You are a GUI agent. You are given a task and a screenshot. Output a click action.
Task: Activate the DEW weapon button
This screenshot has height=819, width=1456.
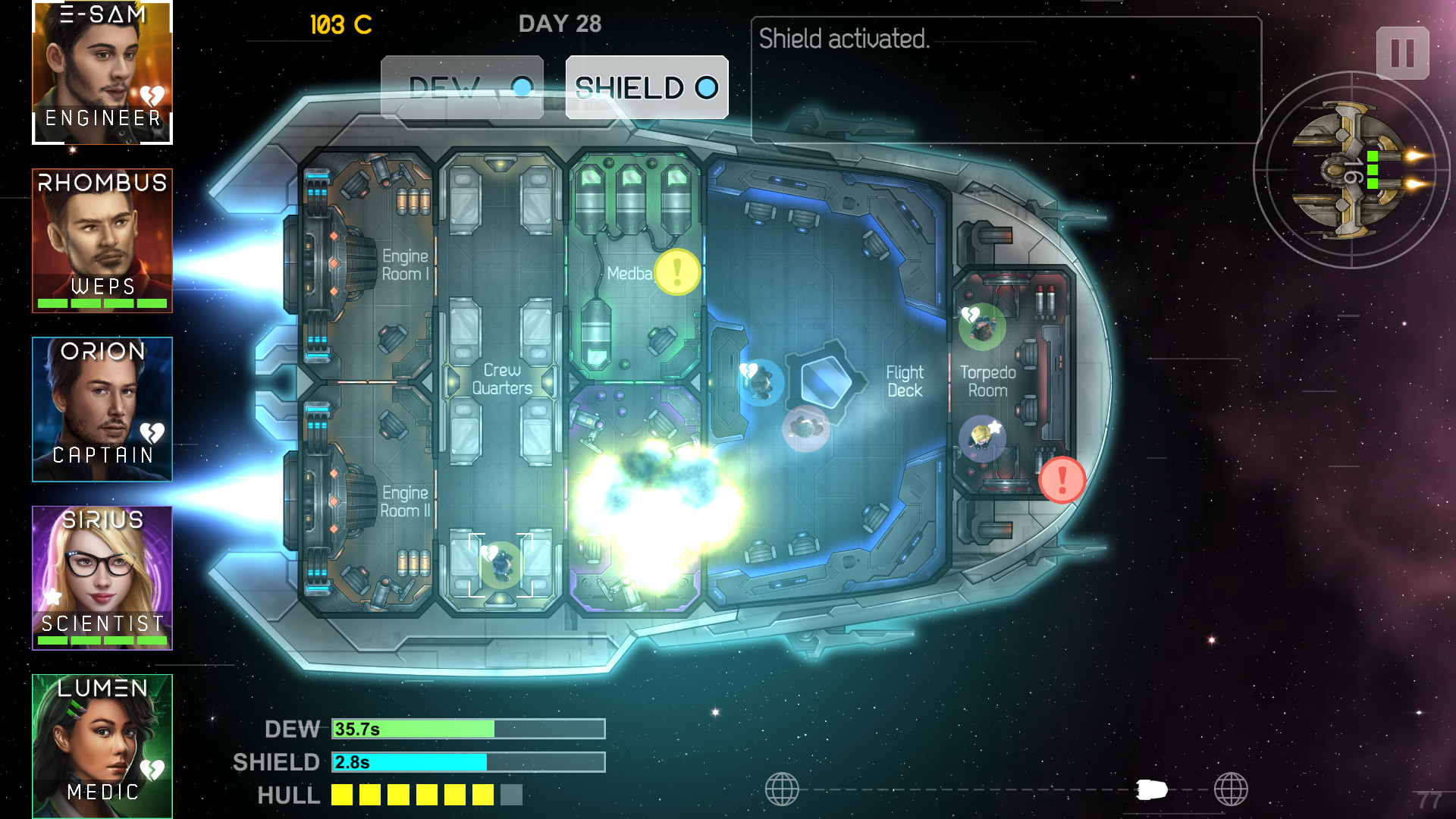(462, 88)
